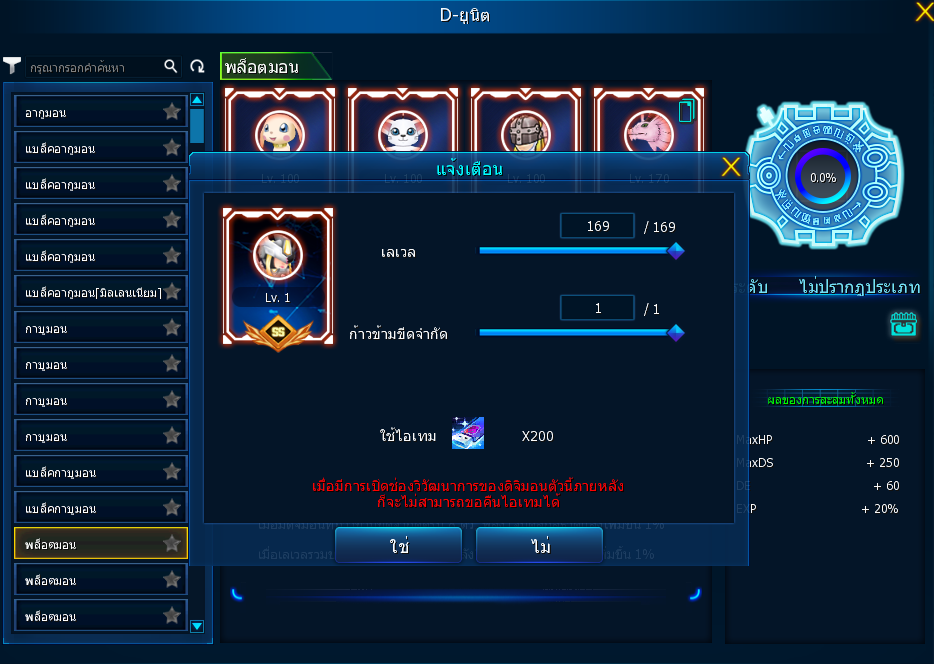Confirm with the ใช่ button
This screenshot has height=664, width=934.
click(x=398, y=546)
